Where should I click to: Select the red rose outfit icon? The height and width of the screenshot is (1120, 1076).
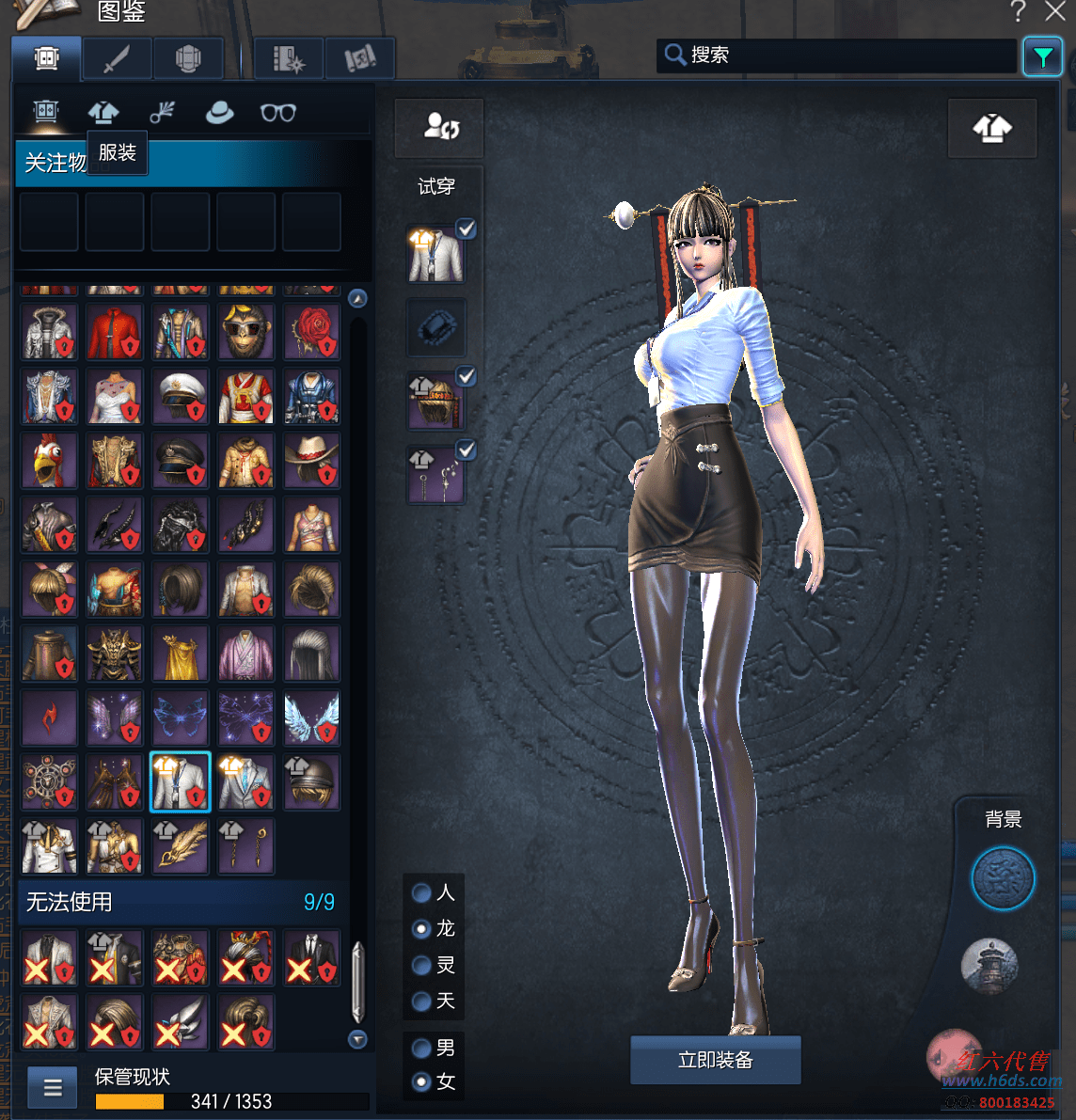tap(311, 331)
